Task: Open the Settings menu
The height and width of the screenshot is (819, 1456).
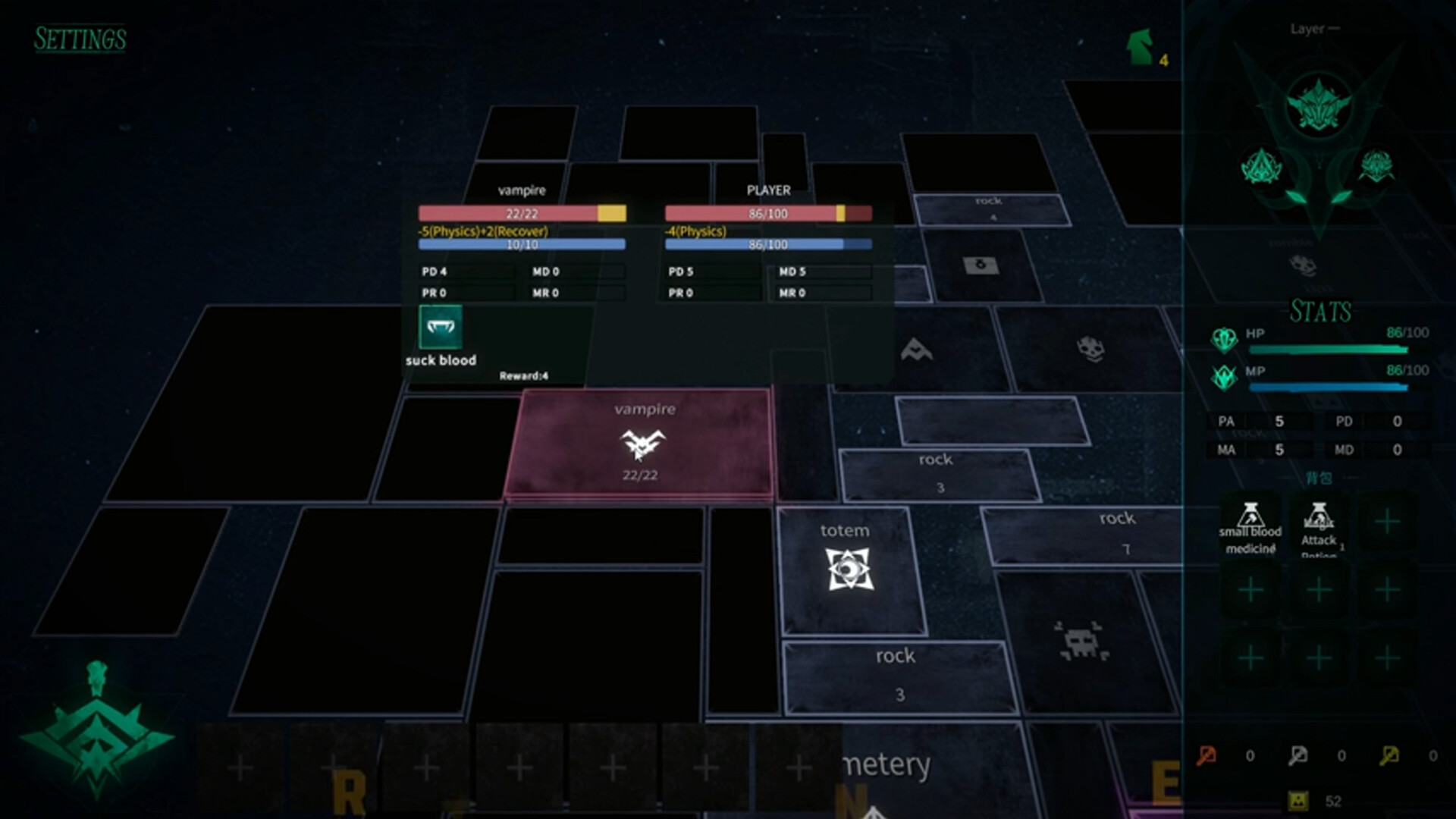Action: pyautogui.click(x=80, y=39)
